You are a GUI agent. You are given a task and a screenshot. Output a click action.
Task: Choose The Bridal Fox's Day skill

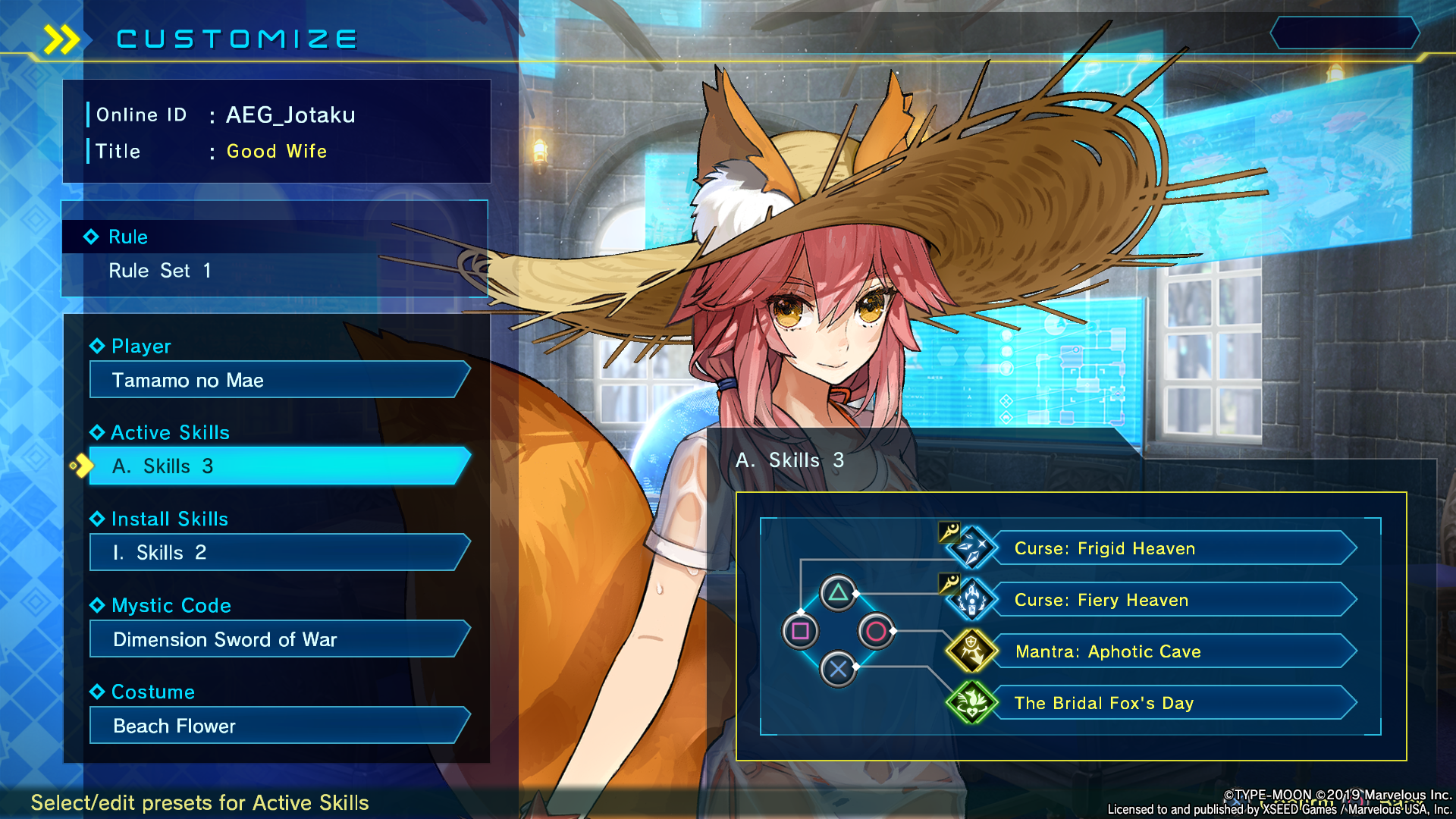tap(1172, 703)
